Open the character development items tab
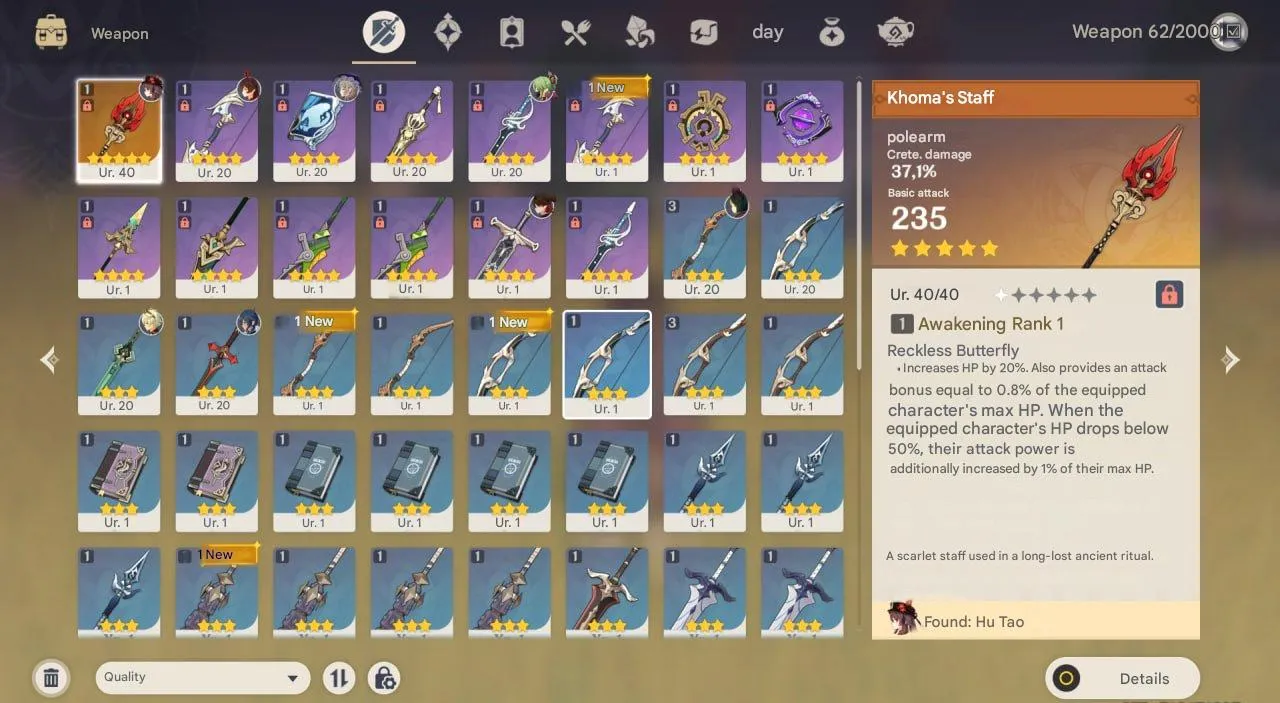This screenshot has width=1280, height=703. click(511, 33)
